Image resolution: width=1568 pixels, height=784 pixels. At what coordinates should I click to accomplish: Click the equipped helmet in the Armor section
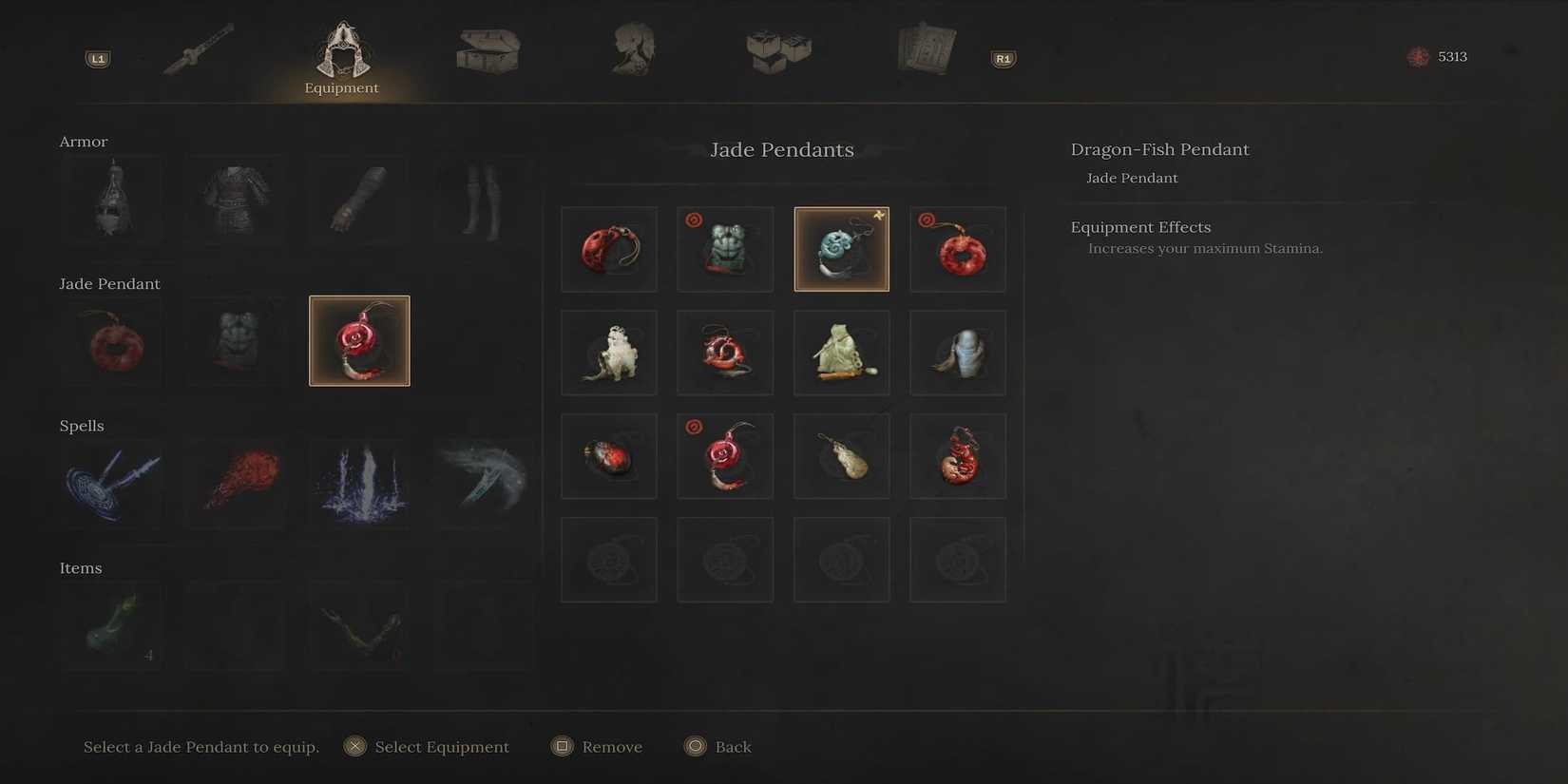pyautogui.click(x=112, y=200)
